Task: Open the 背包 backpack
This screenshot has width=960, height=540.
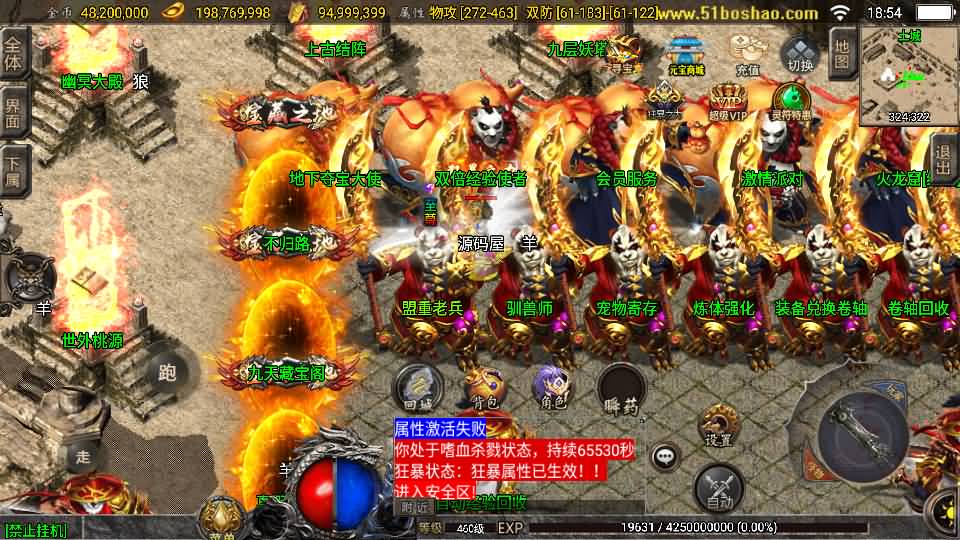Action: (x=485, y=388)
